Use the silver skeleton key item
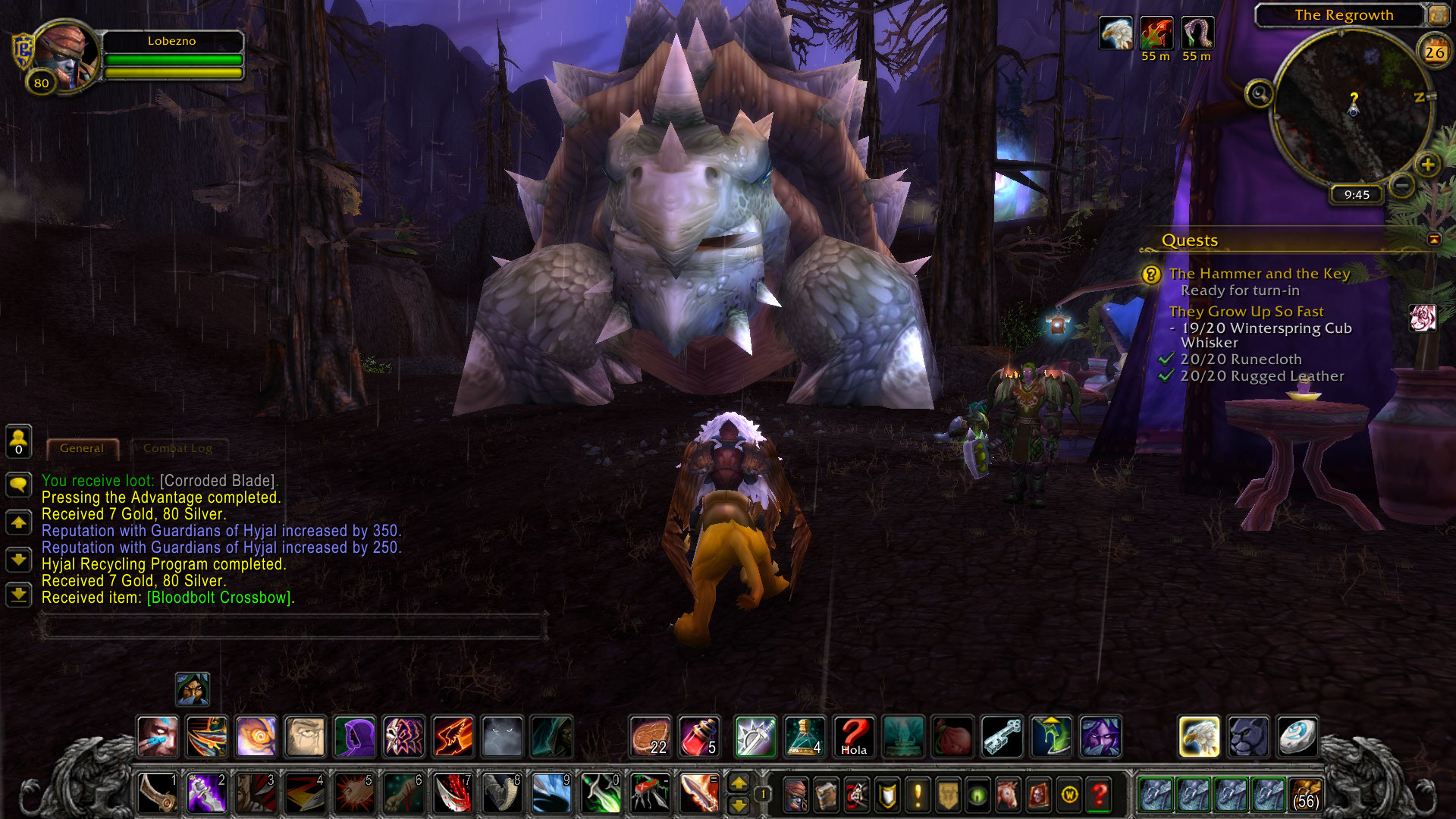This screenshot has width=1456, height=819. click(1002, 736)
